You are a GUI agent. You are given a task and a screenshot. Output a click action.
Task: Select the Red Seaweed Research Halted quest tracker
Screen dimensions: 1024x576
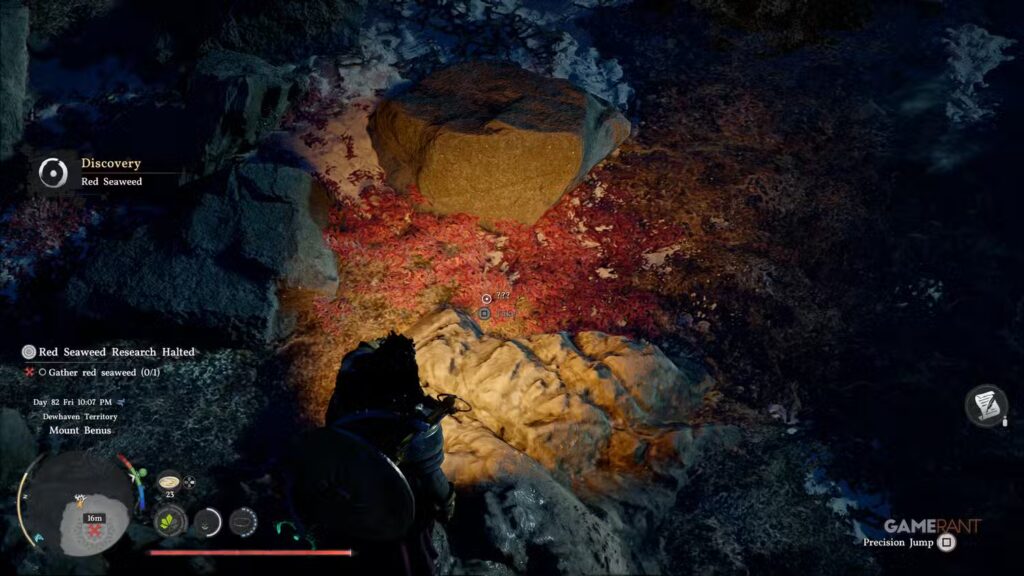(110, 352)
